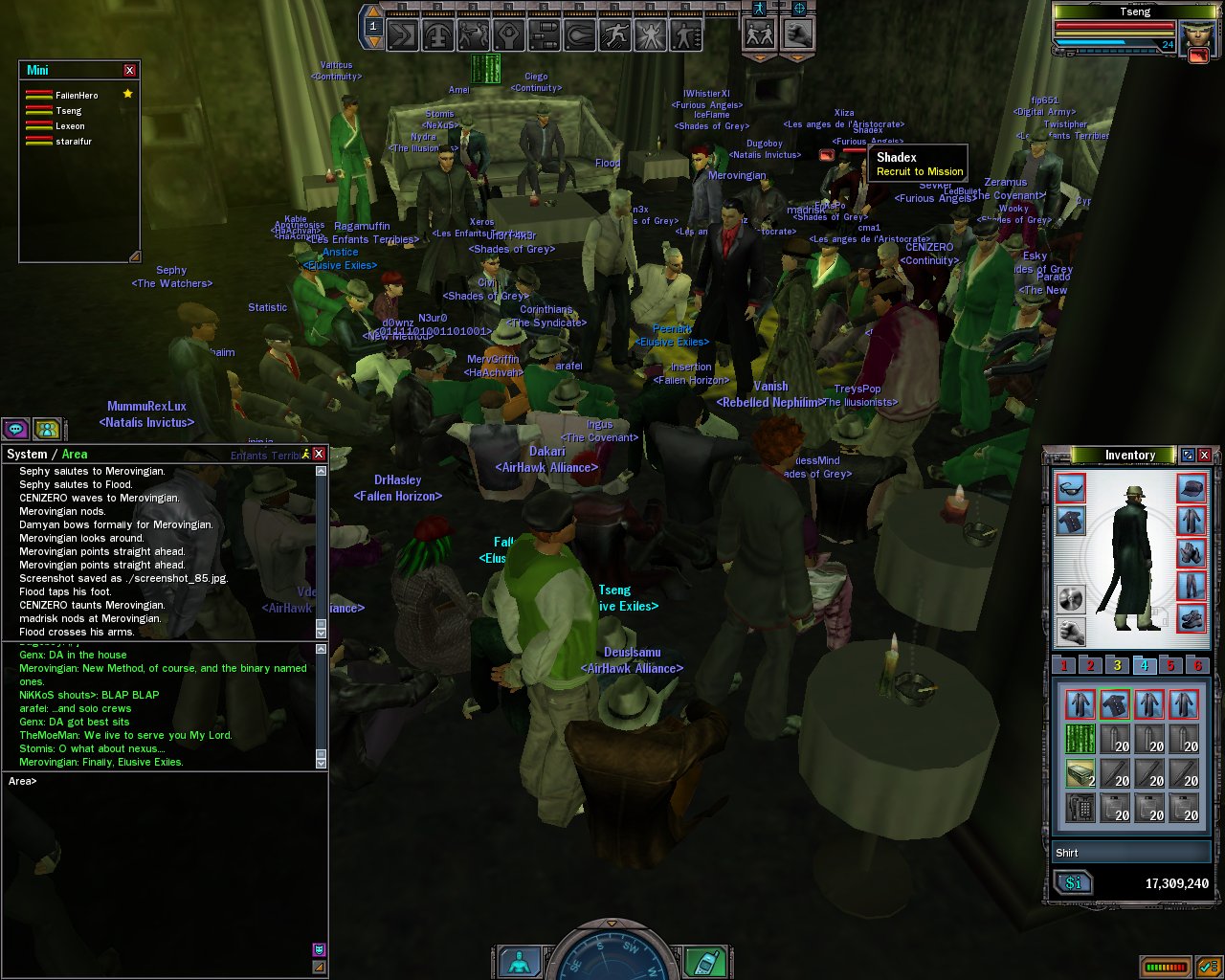Select the equipped gloves slot
1225x980 pixels.
coord(1192,553)
